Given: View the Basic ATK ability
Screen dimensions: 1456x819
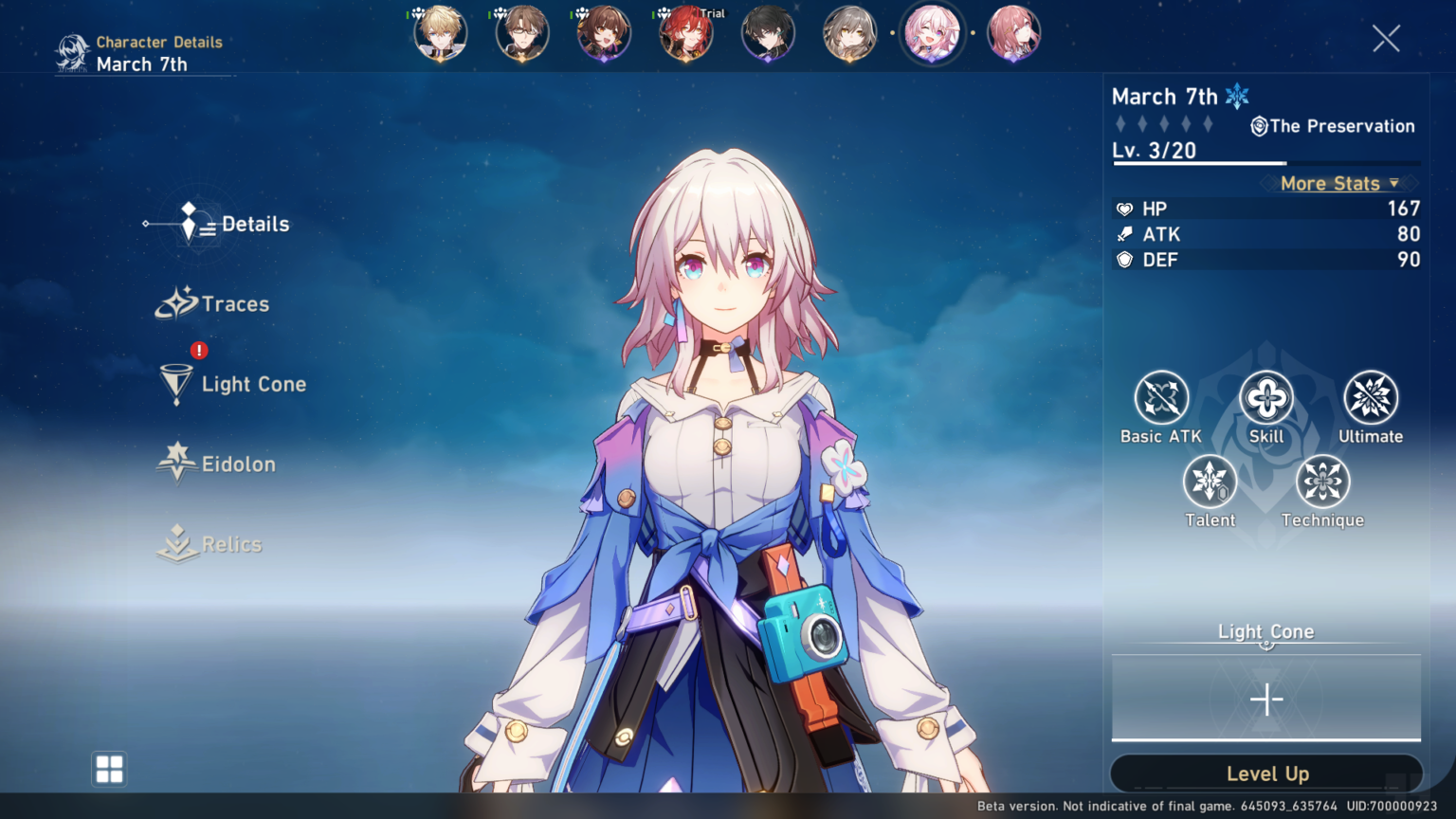Looking at the screenshot, I should 1161,398.
